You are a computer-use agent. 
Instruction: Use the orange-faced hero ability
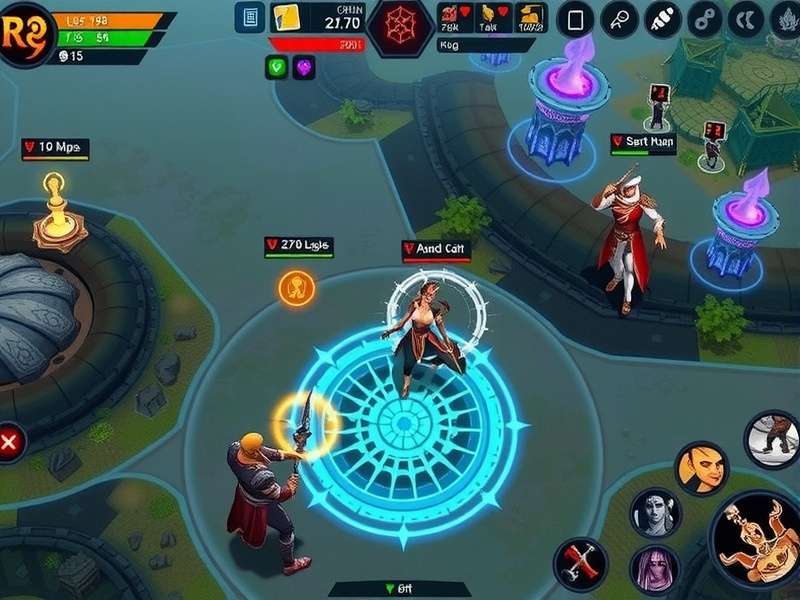pyautogui.click(x=700, y=466)
